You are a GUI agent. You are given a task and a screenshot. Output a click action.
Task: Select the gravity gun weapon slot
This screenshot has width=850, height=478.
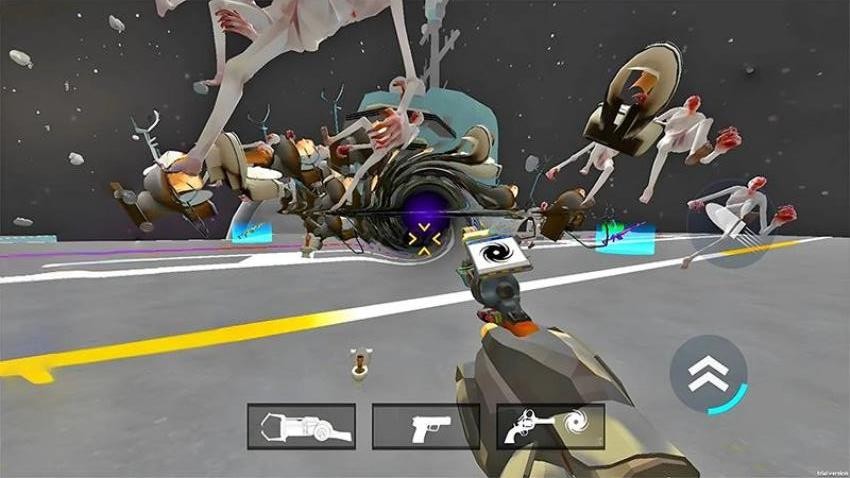point(301,426)
